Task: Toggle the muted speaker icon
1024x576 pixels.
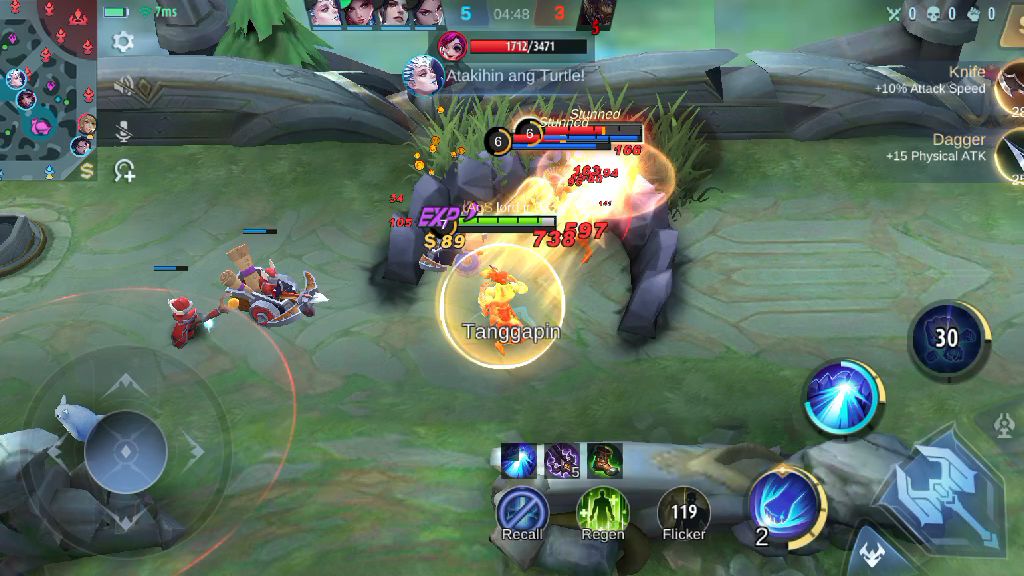Action: pyautogui.click(x=124, y=87)
